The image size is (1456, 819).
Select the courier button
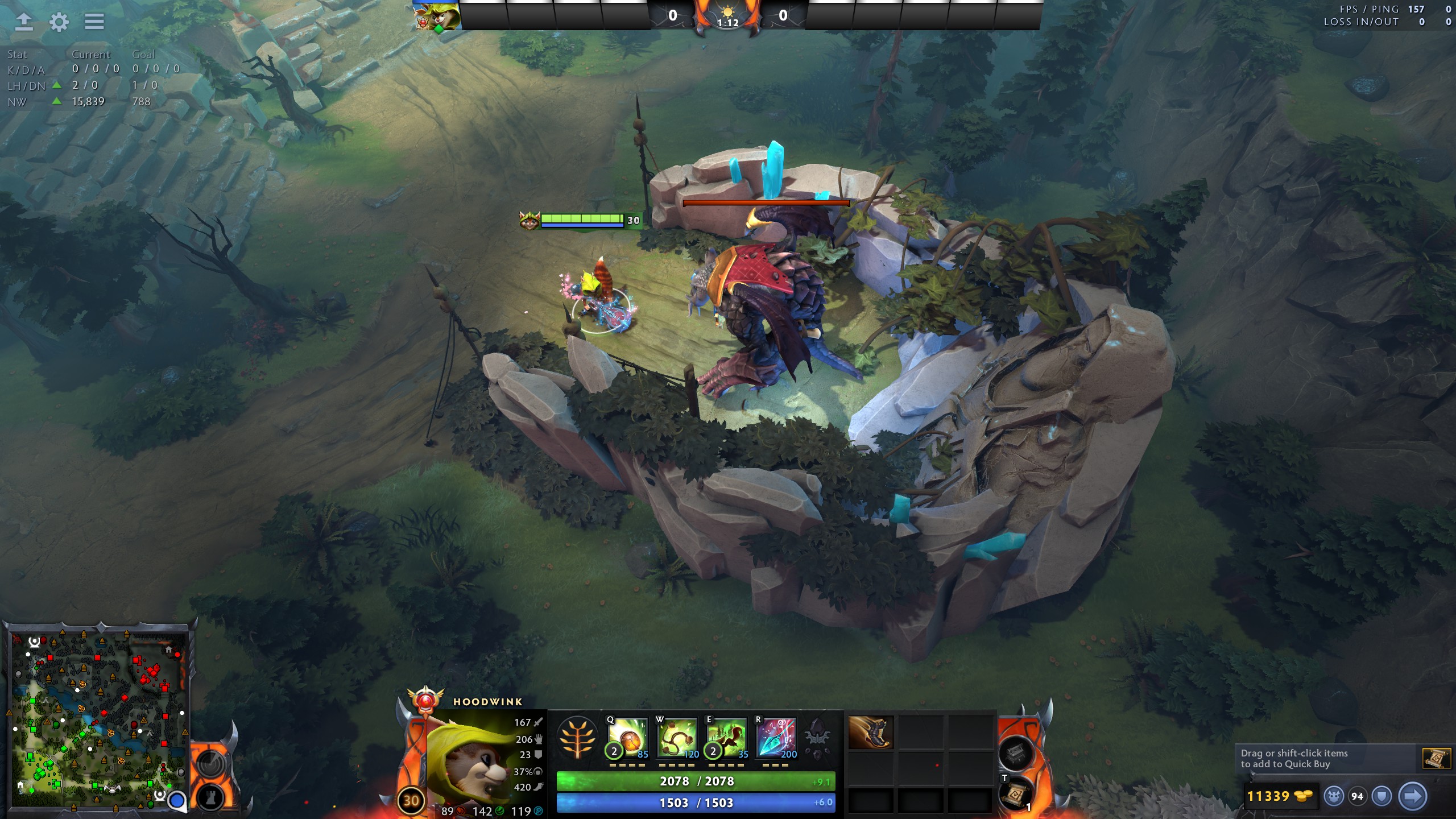(1334, 796)
